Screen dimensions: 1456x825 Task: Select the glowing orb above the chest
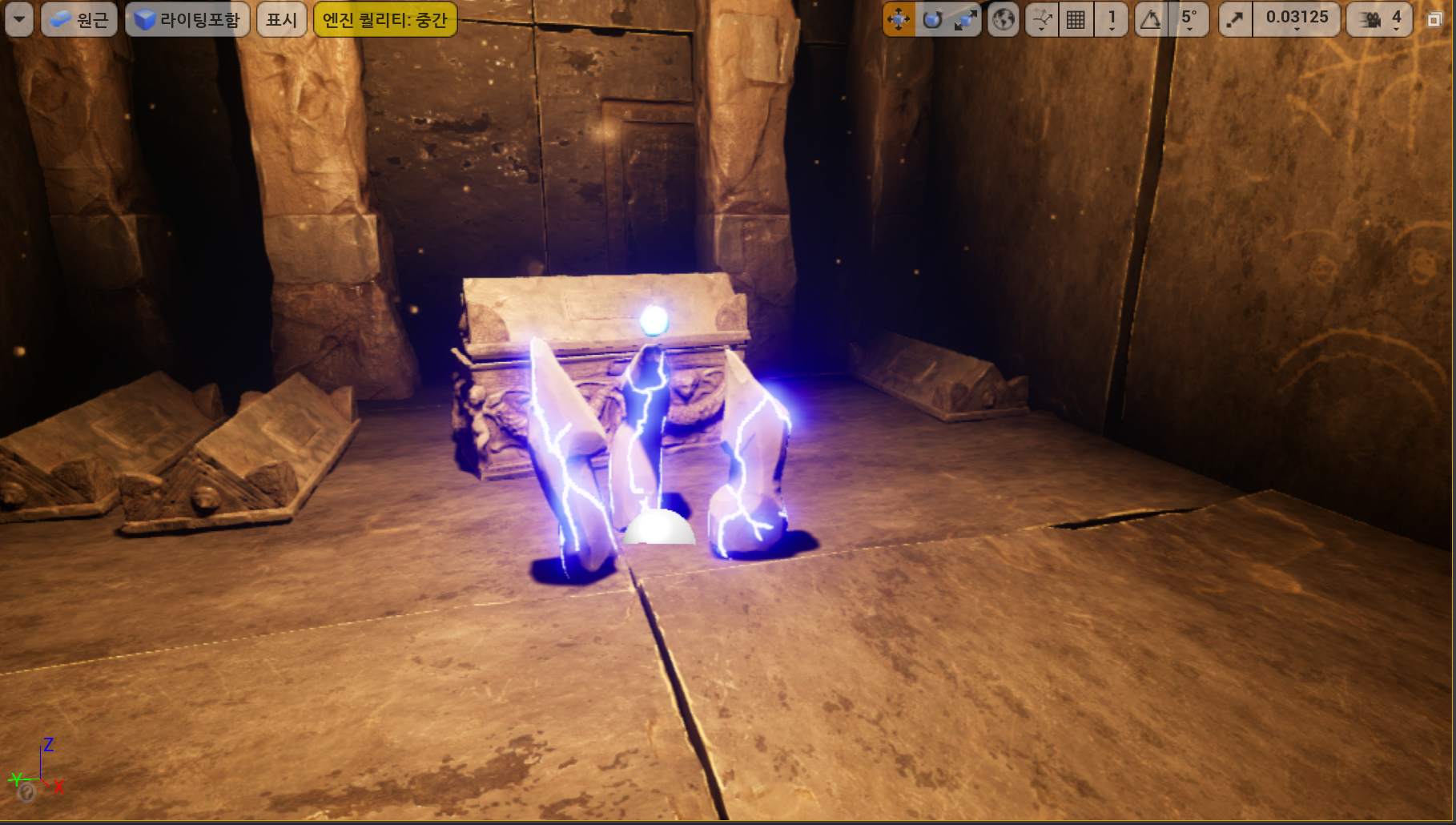point(654,320)
